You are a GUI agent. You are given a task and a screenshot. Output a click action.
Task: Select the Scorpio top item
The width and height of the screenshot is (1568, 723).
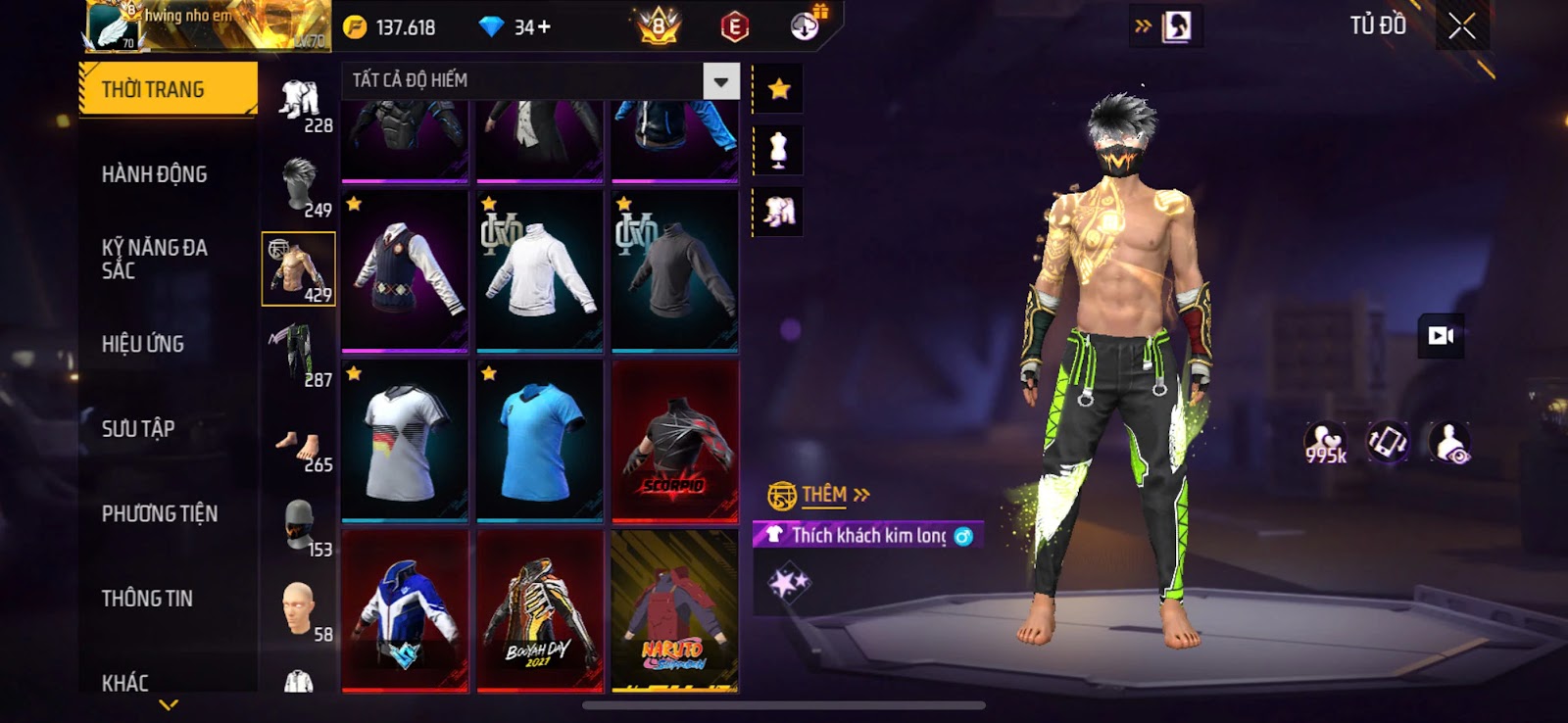pos(674,441)
